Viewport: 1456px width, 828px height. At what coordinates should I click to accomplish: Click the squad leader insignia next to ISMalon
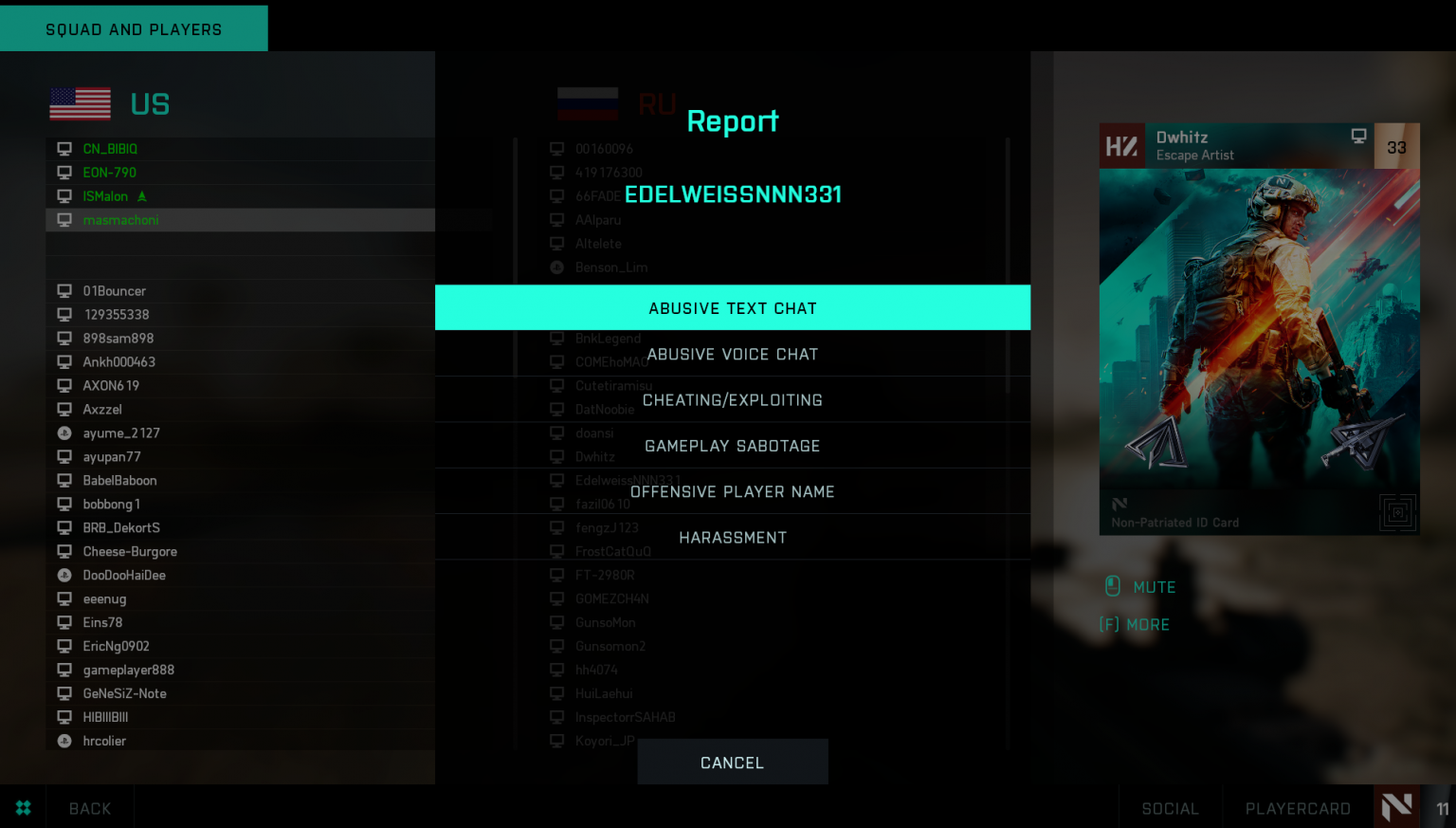coord(141,195)
